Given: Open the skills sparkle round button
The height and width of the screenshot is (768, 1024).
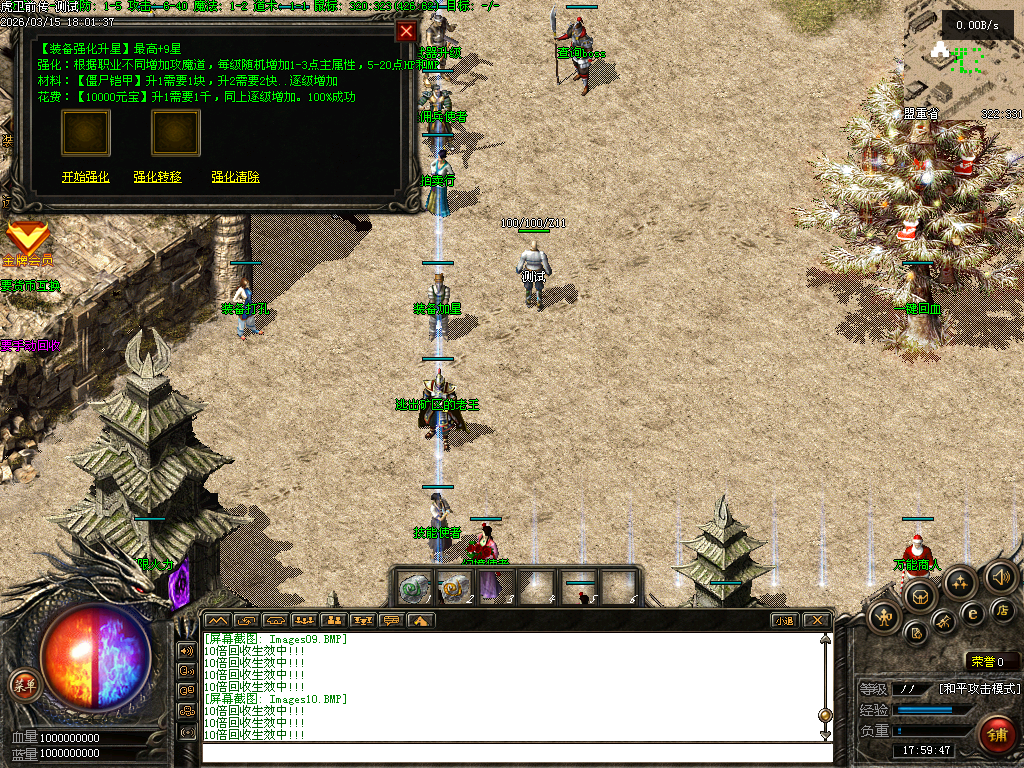Looking at the screenshot, I should click(959, 582).
